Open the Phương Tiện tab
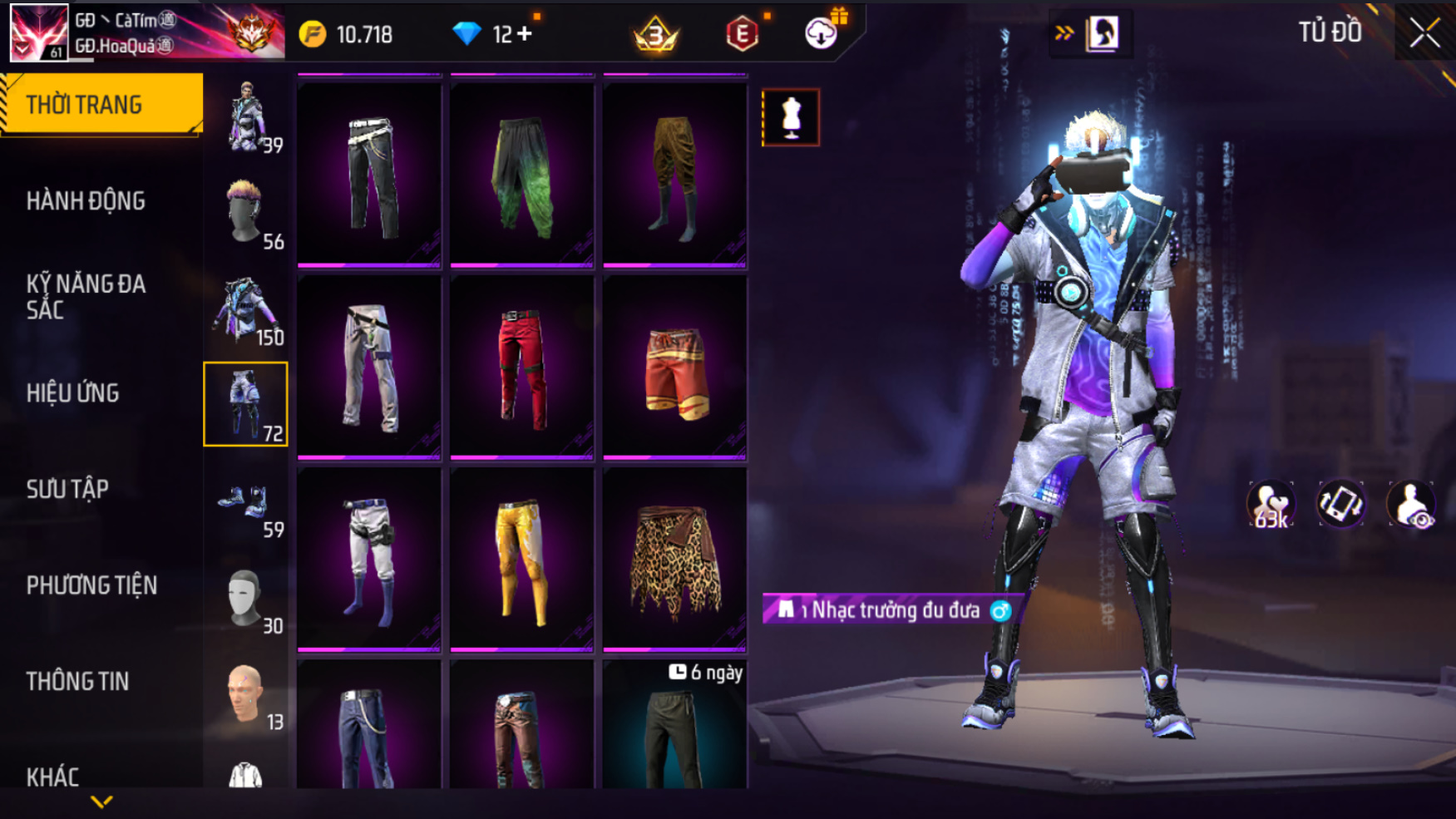 point(91,585)
